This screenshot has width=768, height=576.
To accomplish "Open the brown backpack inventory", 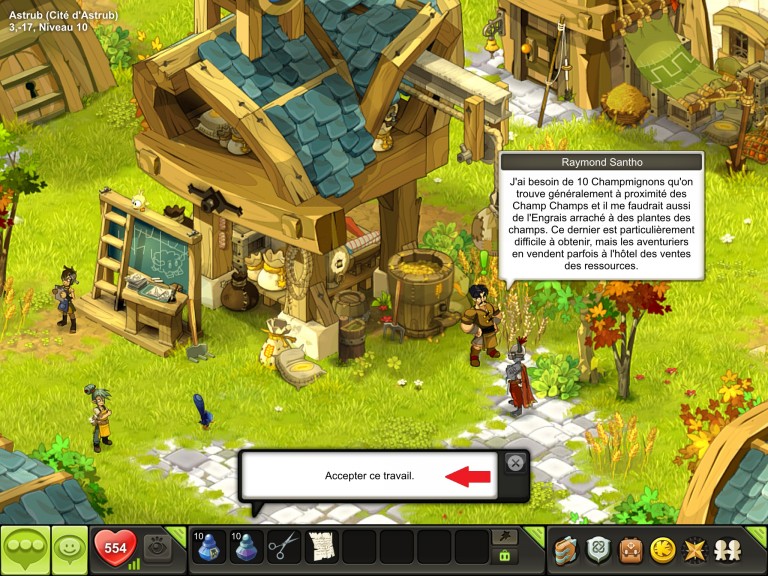I will tap(630, 549).
